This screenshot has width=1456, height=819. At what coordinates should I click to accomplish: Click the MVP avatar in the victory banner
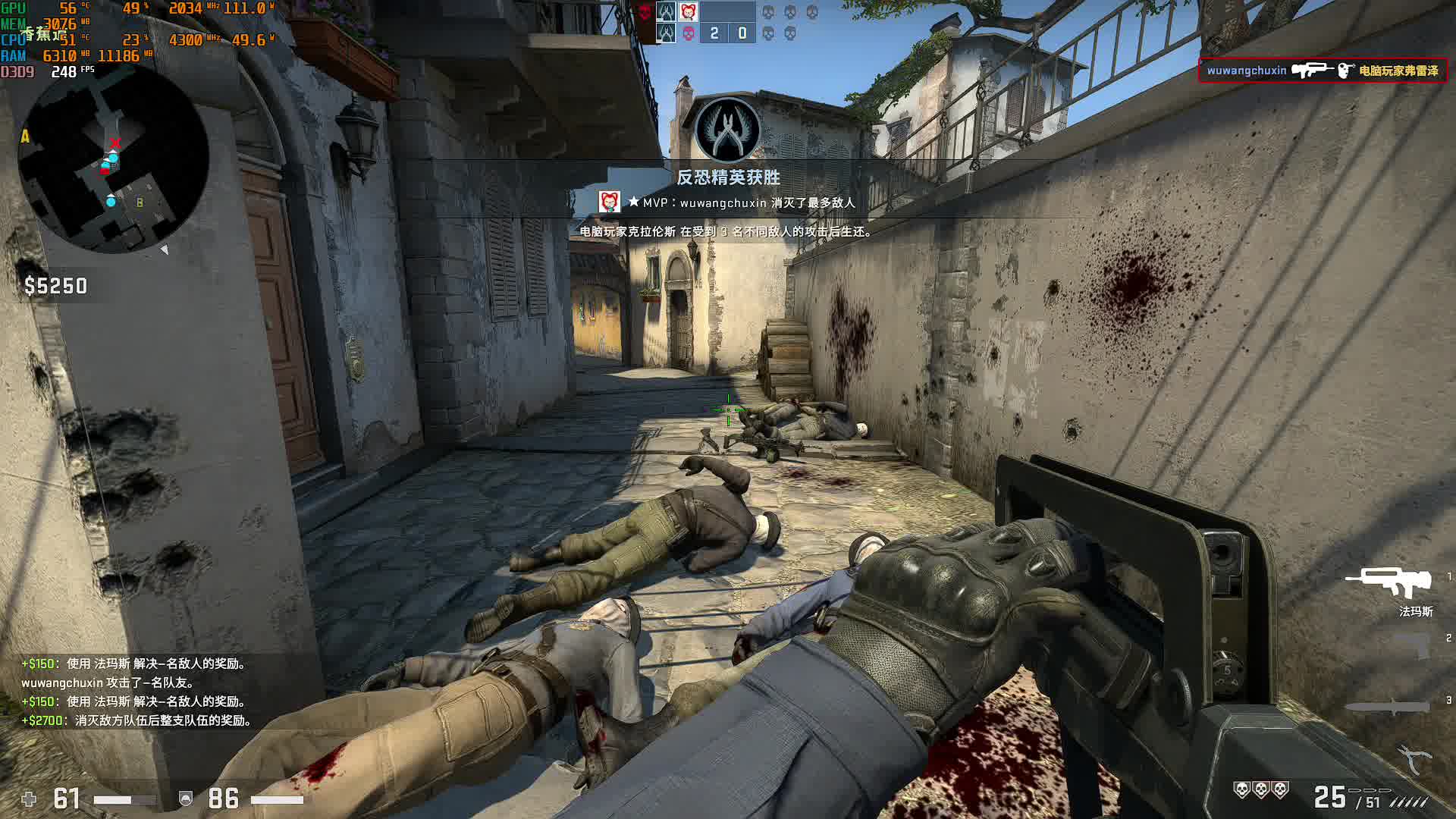(609, 200)
